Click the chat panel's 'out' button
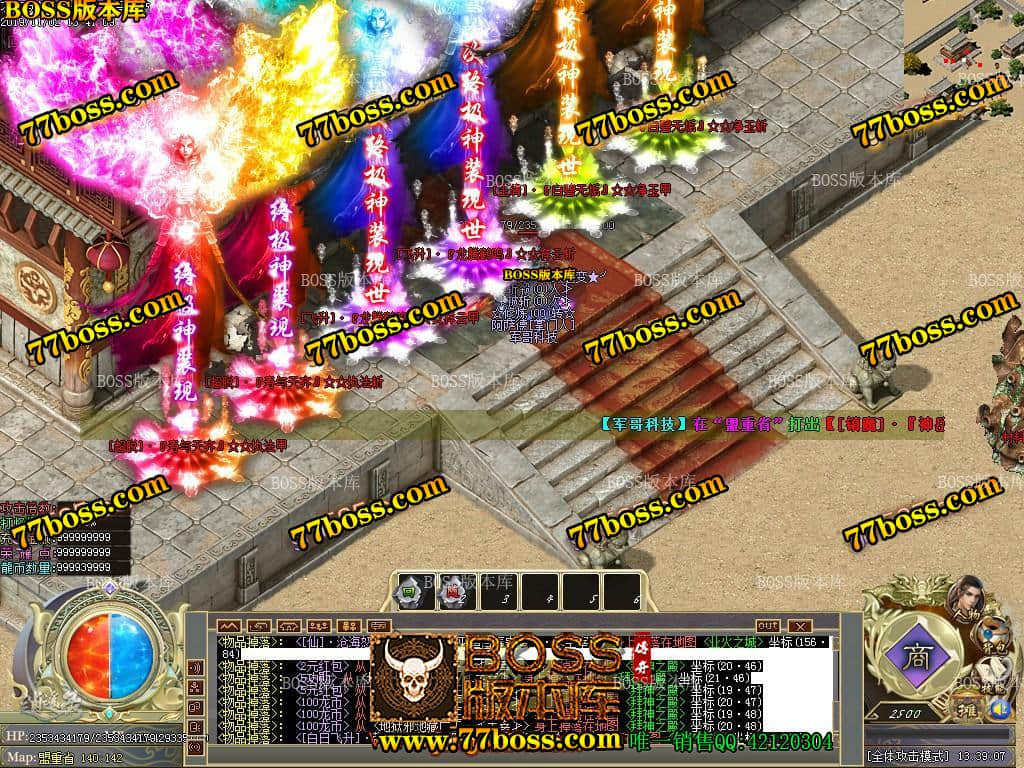This screenshot has height=768, width=1024. point(768,626)
